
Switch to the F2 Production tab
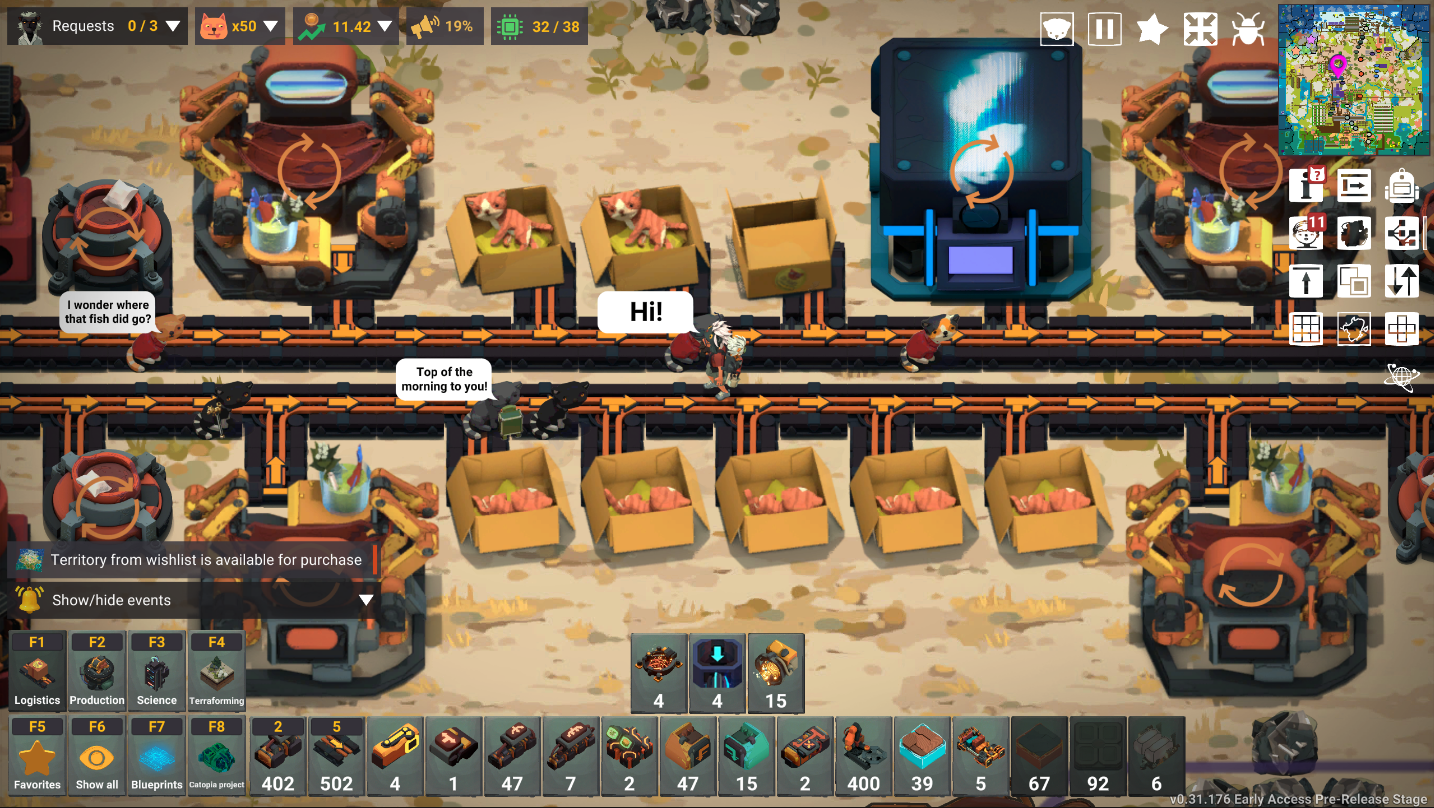coord(97,670)
